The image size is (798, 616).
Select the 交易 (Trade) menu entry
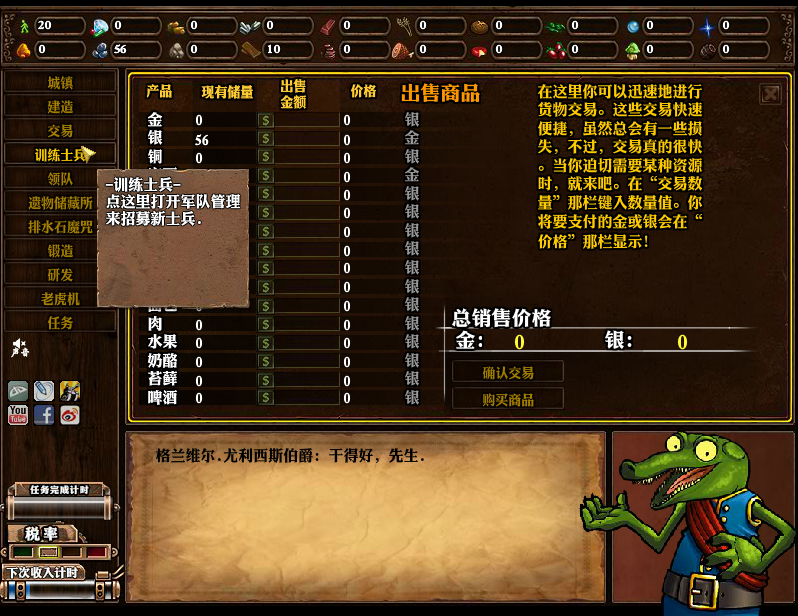(60, 131)
